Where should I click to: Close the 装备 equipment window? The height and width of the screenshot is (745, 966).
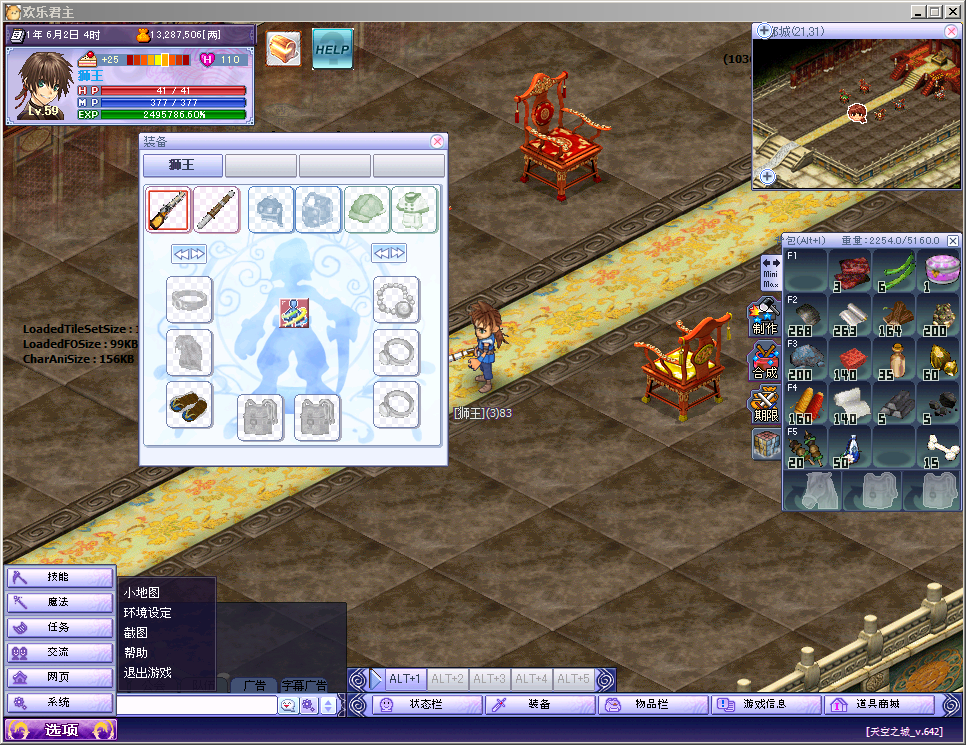437,142
